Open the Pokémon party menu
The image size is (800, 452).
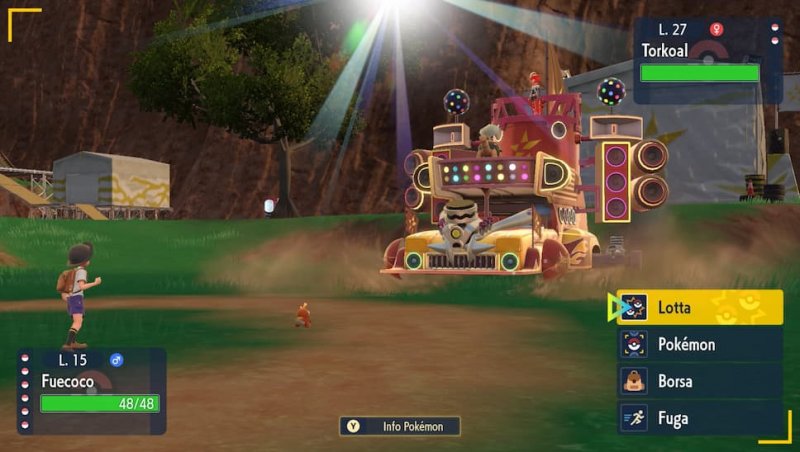pos(700,345)
